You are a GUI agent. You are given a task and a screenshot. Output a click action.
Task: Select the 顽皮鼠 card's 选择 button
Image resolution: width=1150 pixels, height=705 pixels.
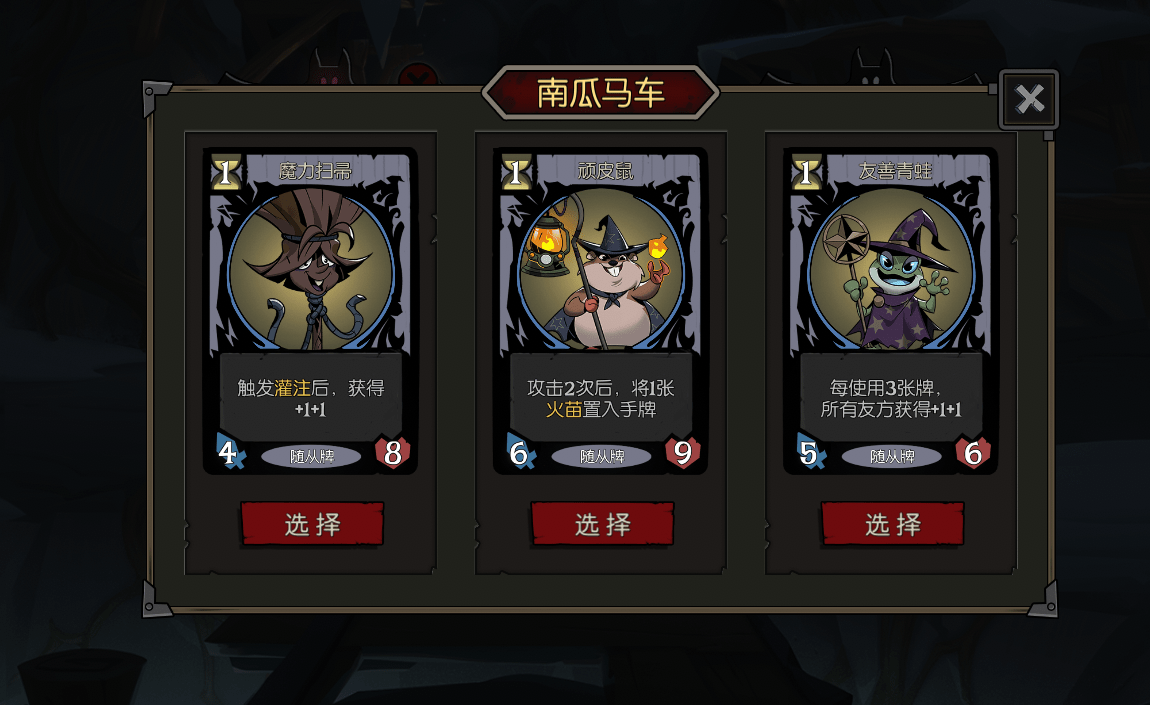click(602, 524)
